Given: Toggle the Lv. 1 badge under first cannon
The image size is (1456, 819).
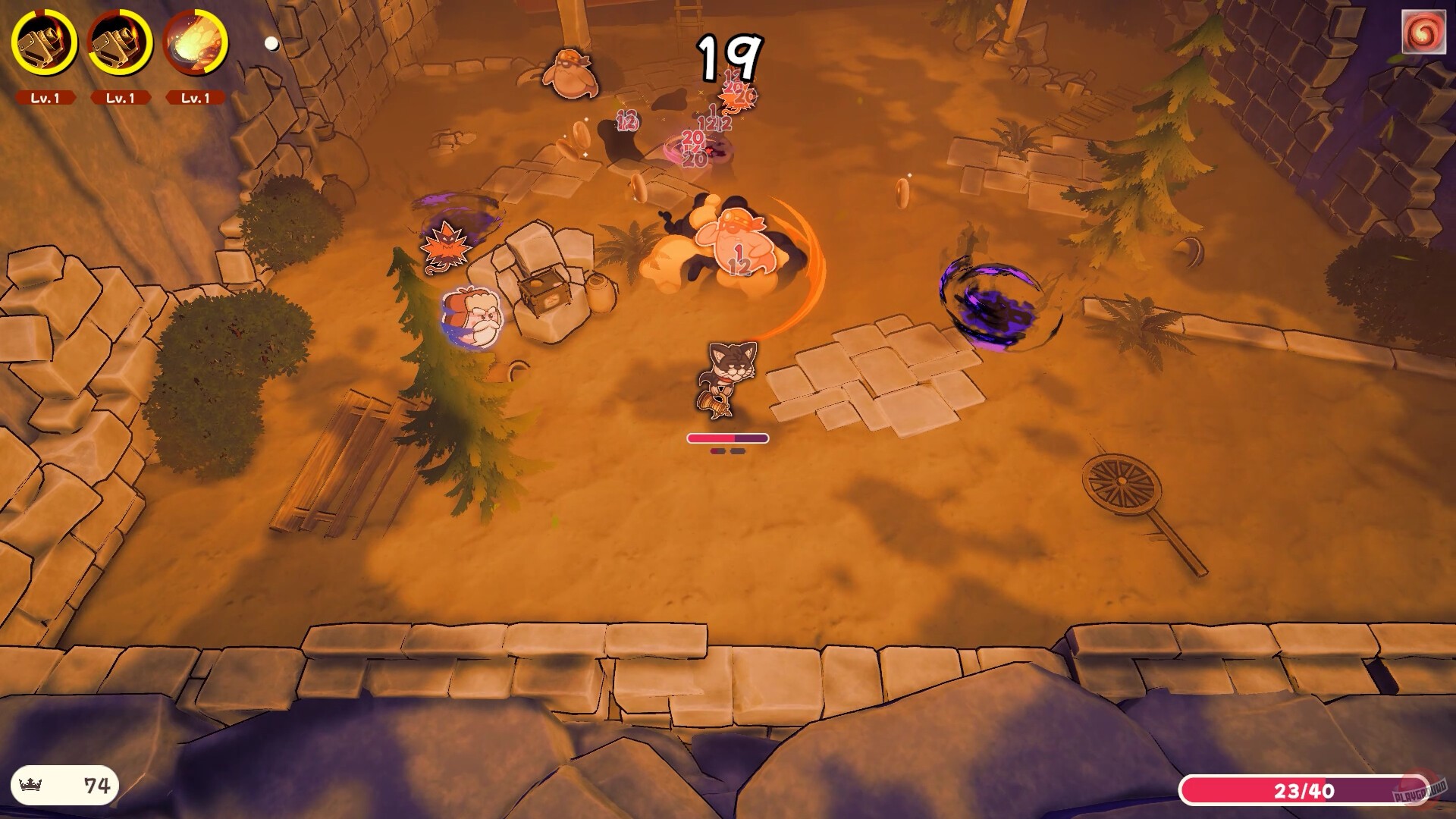Looking at the screenshot, I should pyautogui.click(x=47, y=97).
